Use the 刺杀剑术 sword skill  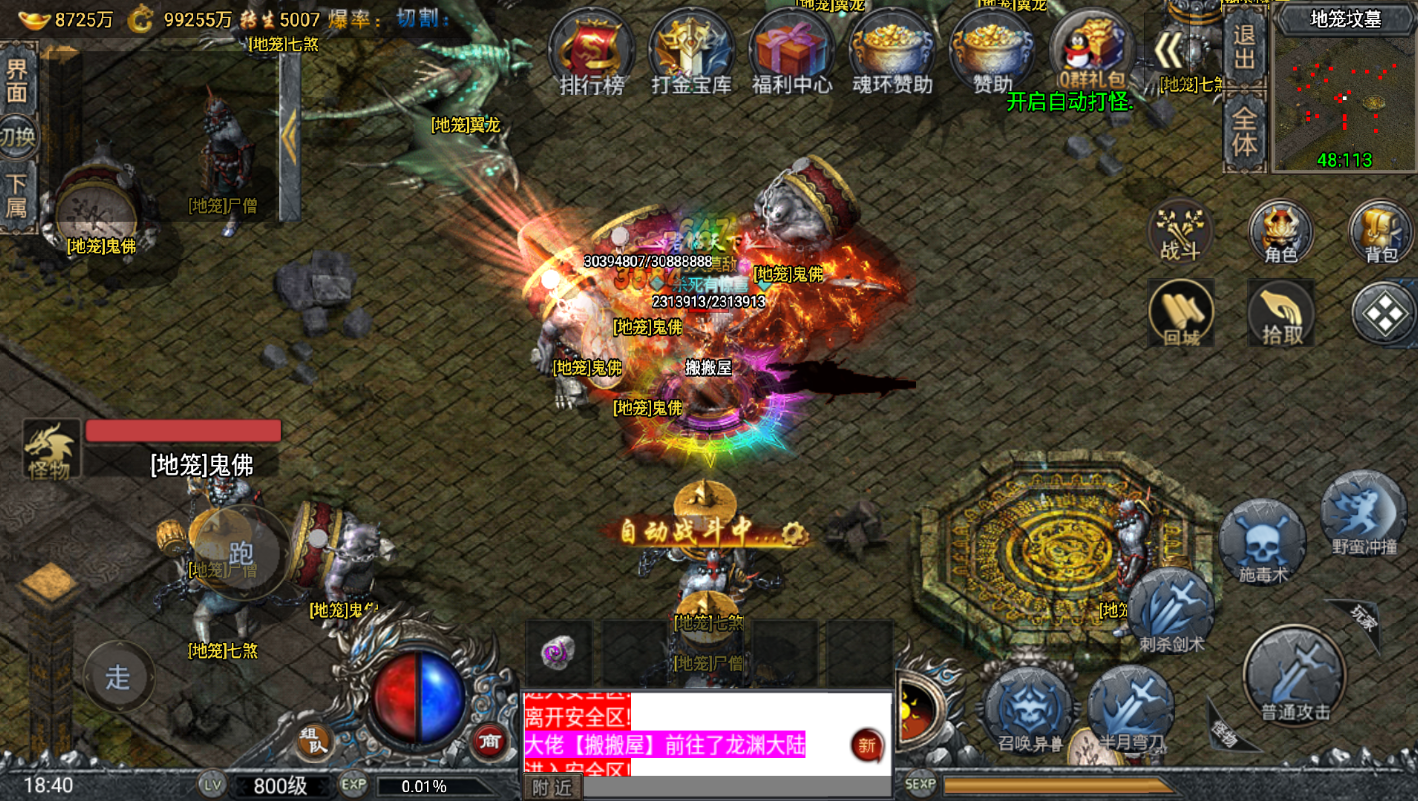click(1171, 610)
